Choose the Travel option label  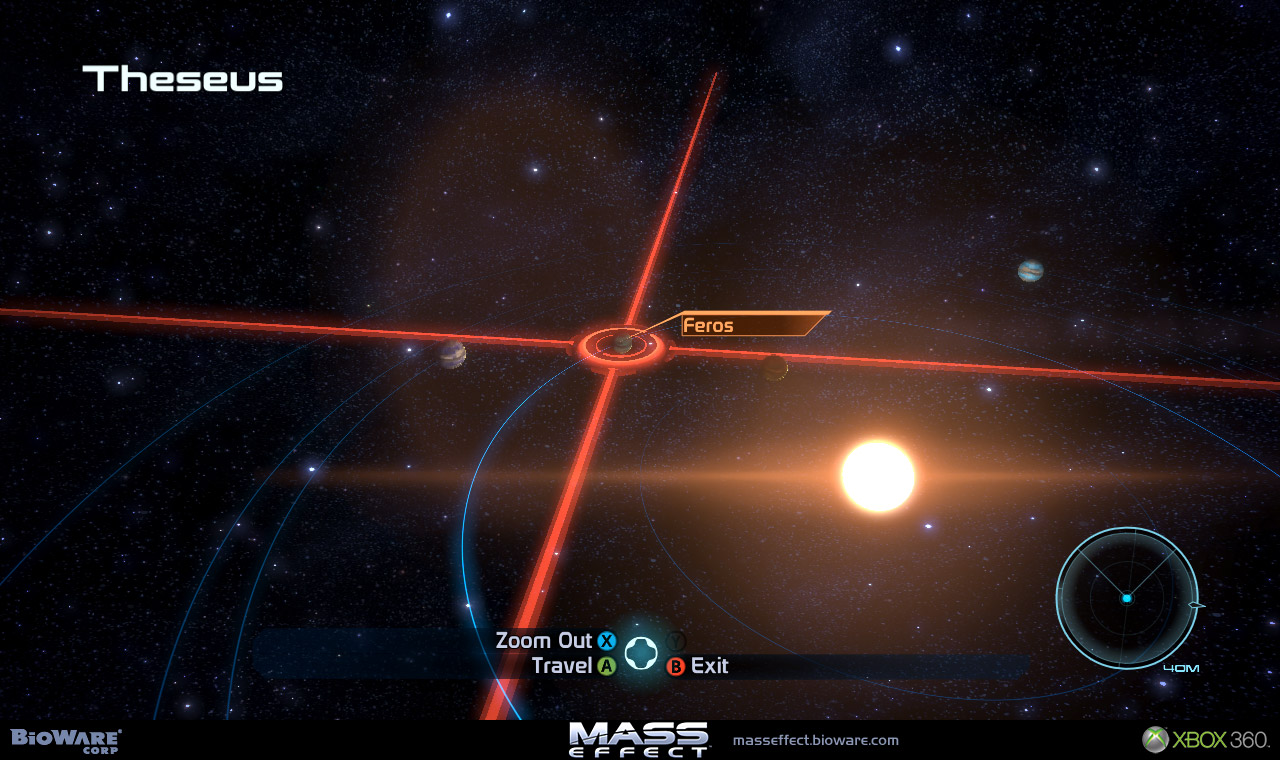(x=563, y=666)
